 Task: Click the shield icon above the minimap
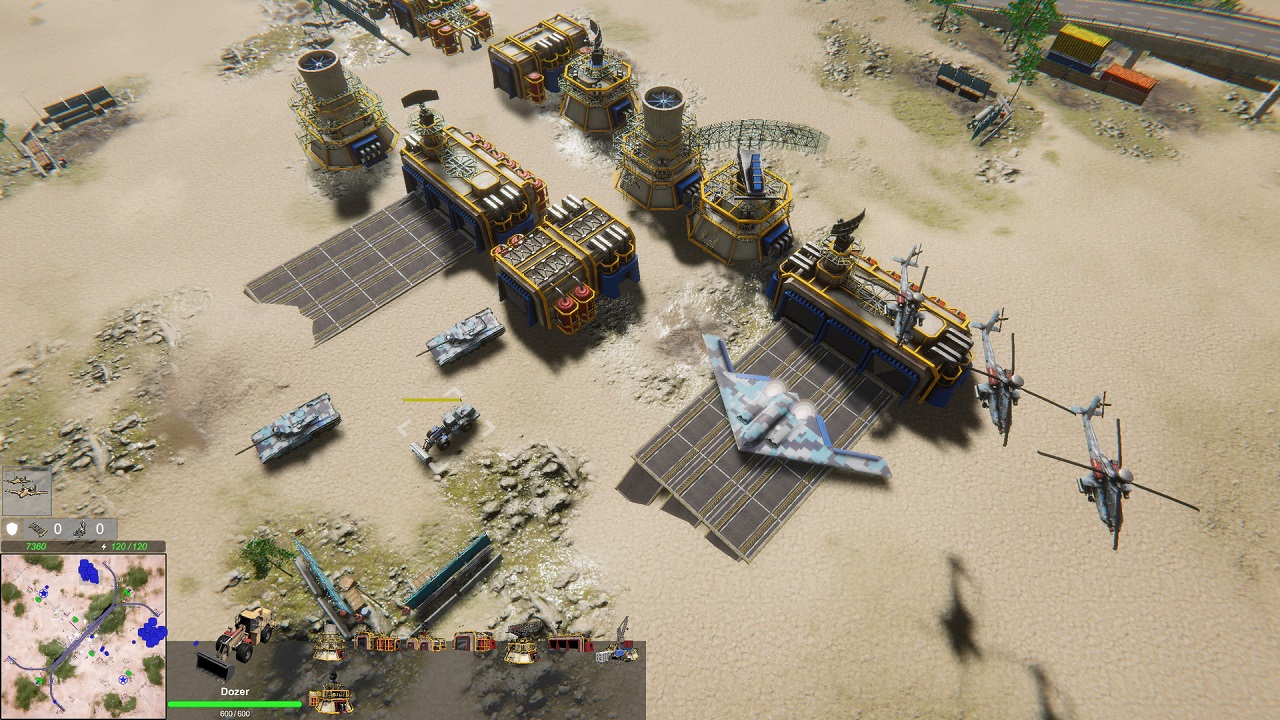[13, 528]
